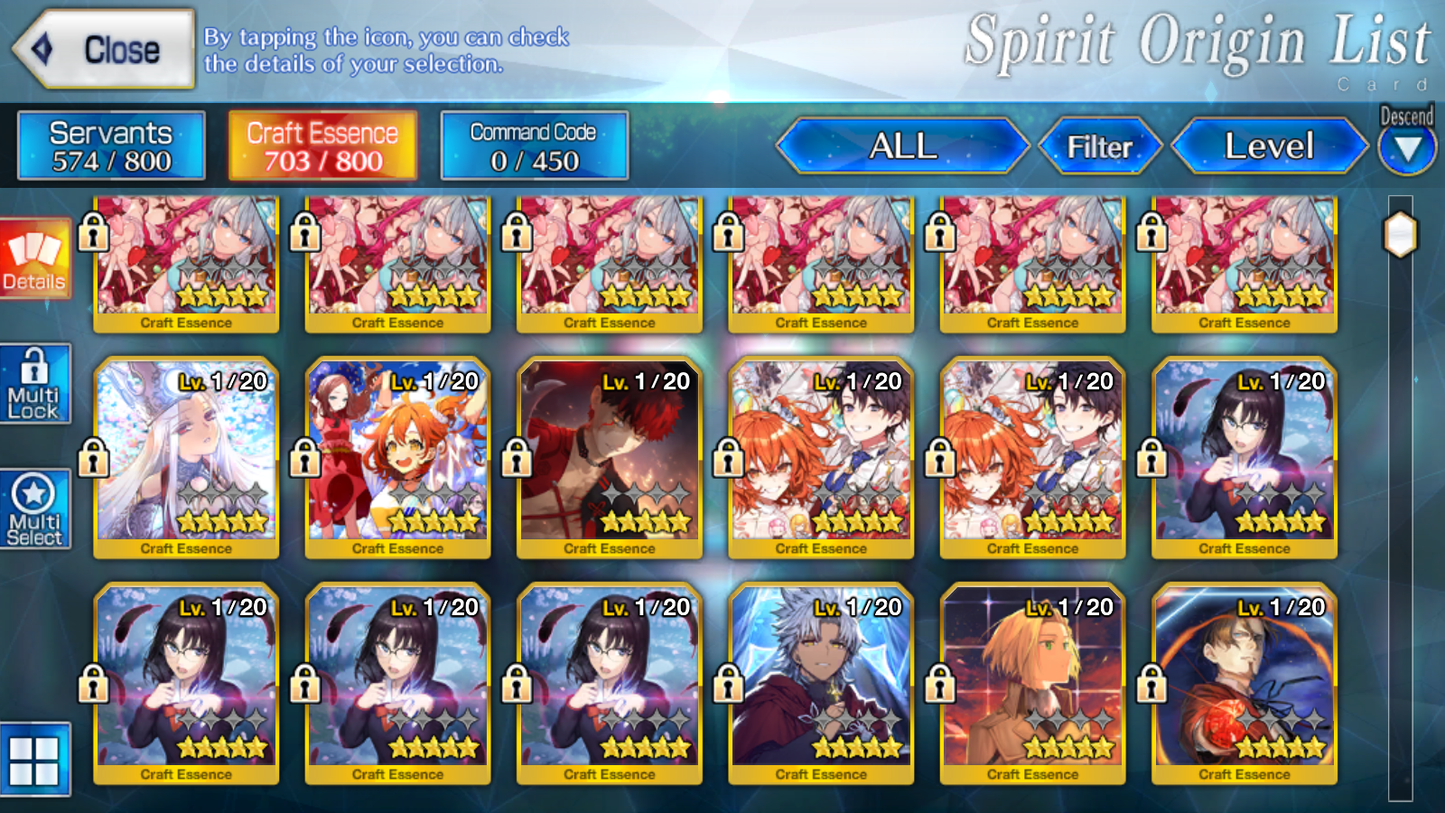
Task: Click the lock icon on the Shirou Craft Essence
Action: tap(517, 459)
